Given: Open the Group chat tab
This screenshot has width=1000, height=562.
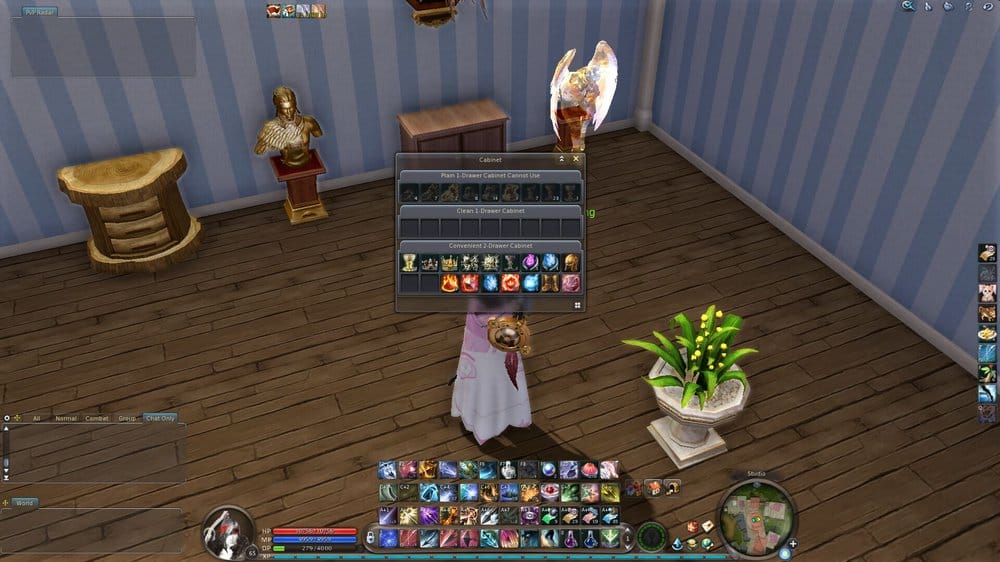Looking at the screenshot, I should pyautogui.click(x=127, y=418).
